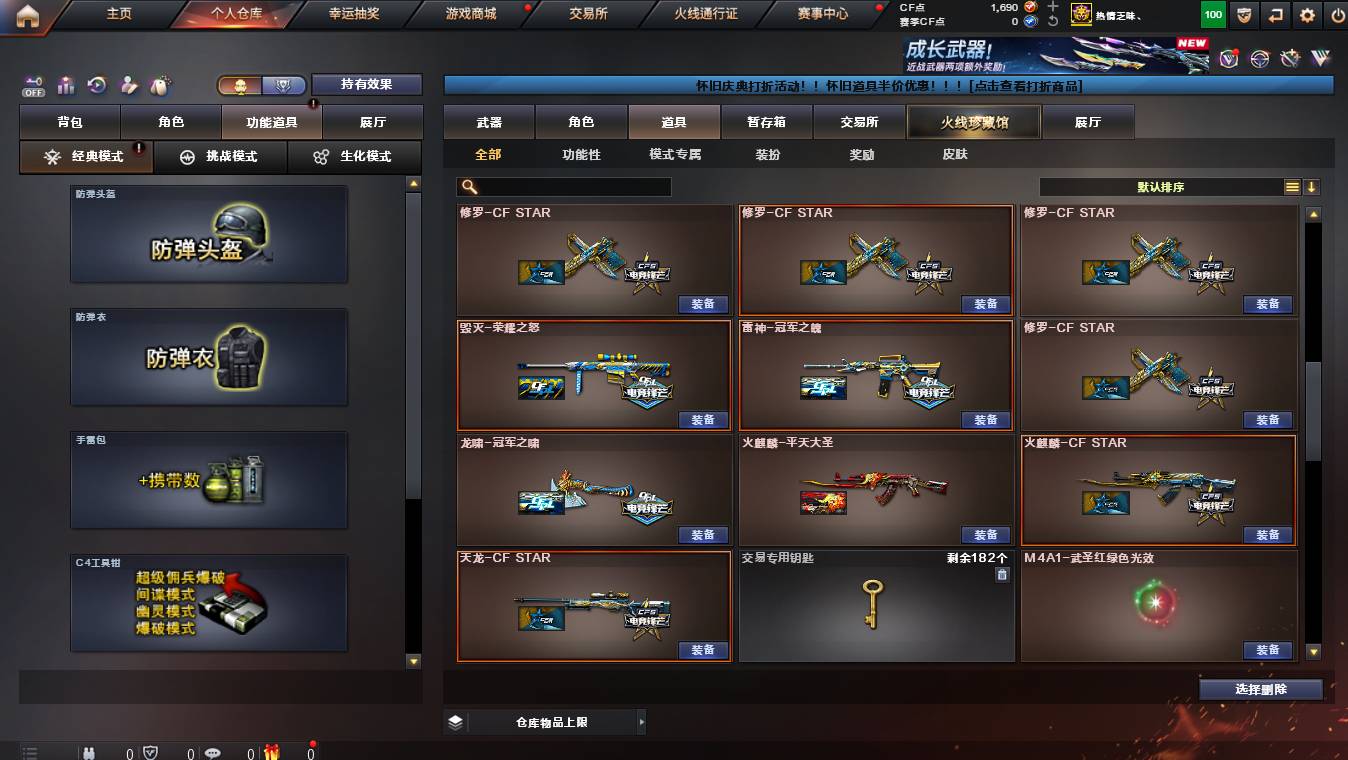
Task: Click the sort direction down arrow
Action: click(x=1312, y=186)
